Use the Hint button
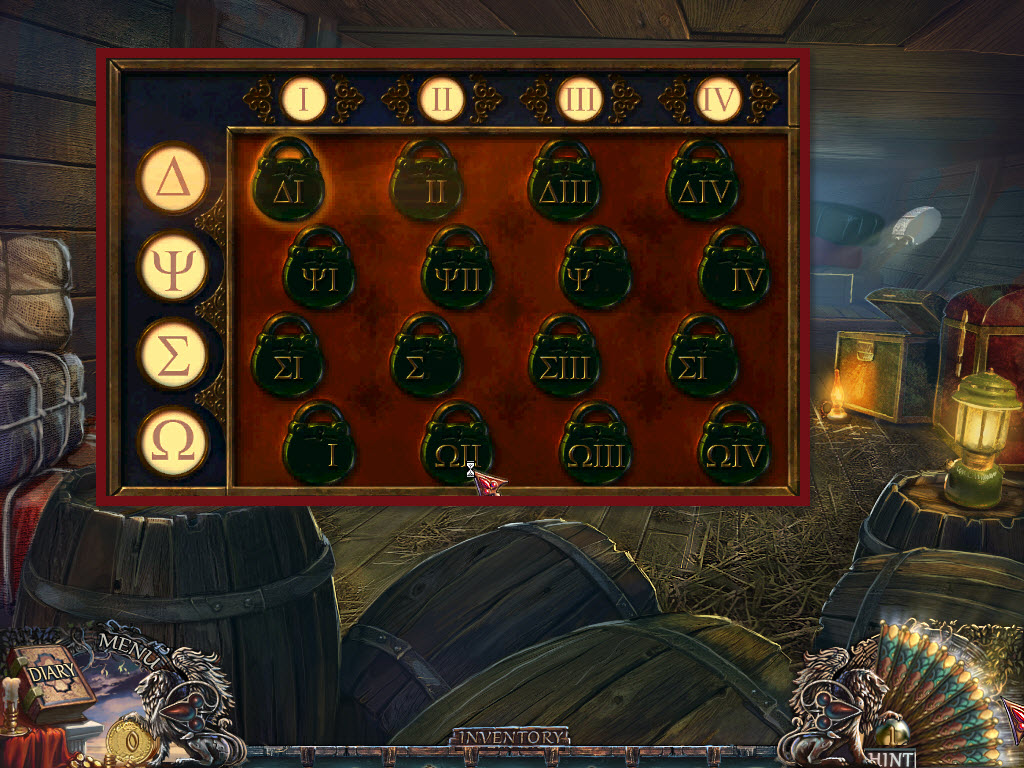Image resolution: width=1024 pixels, height=768 pixels. pos(888,757)
